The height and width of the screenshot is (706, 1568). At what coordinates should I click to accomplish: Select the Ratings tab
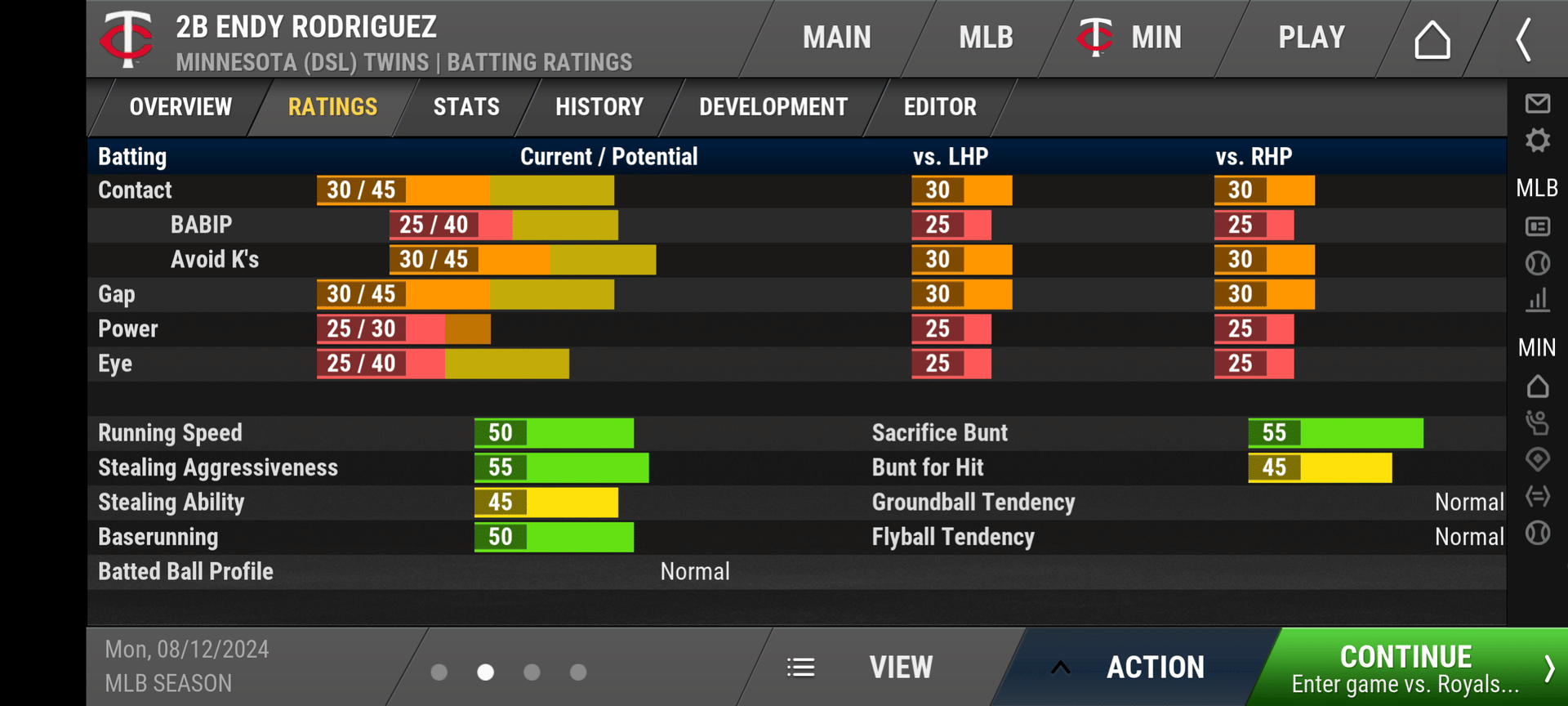pos(332,107)
